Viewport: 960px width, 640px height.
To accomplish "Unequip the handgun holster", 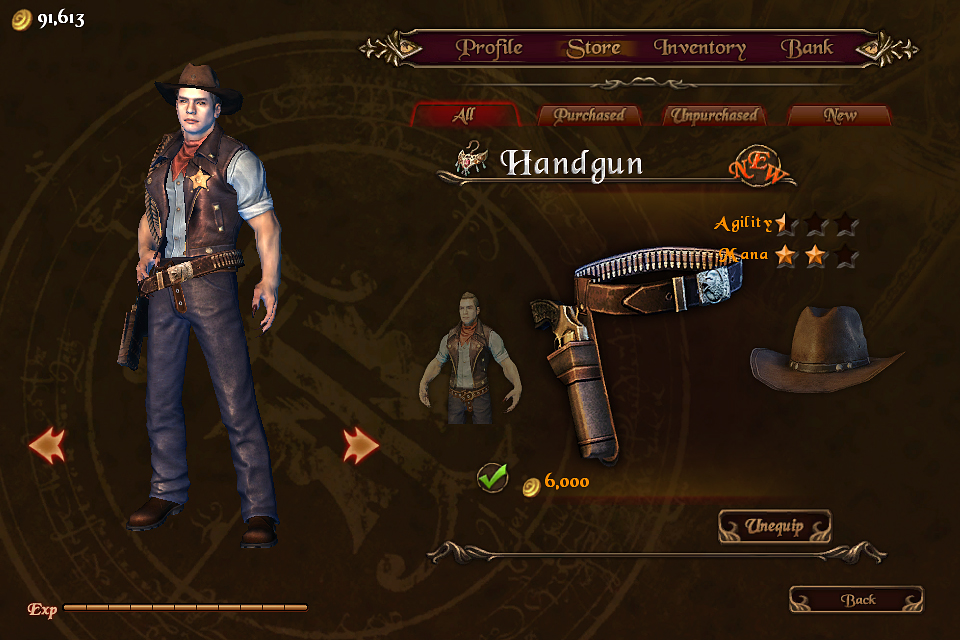I will click(774, 526).
